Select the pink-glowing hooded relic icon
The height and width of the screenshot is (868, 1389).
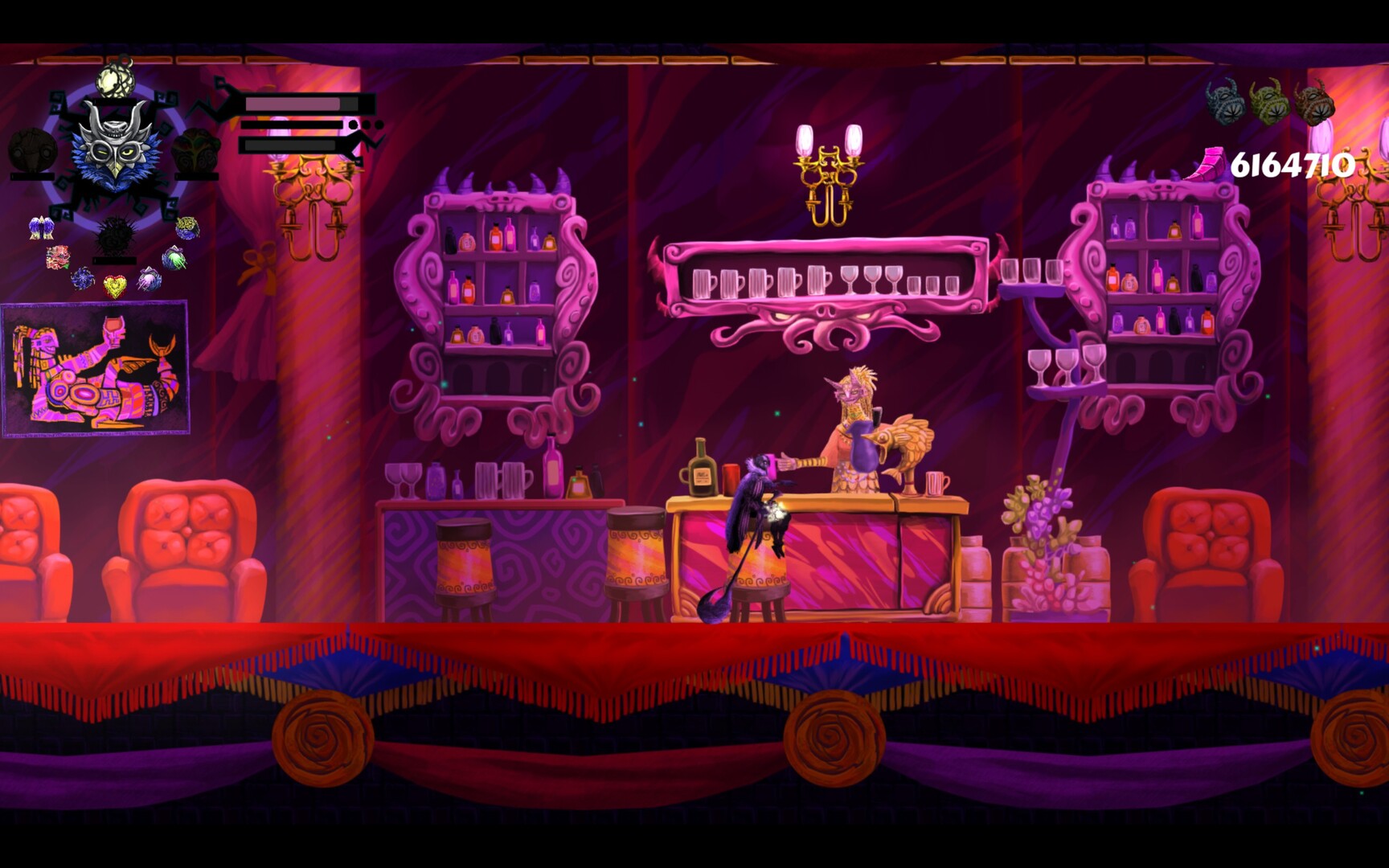(149, 279)
